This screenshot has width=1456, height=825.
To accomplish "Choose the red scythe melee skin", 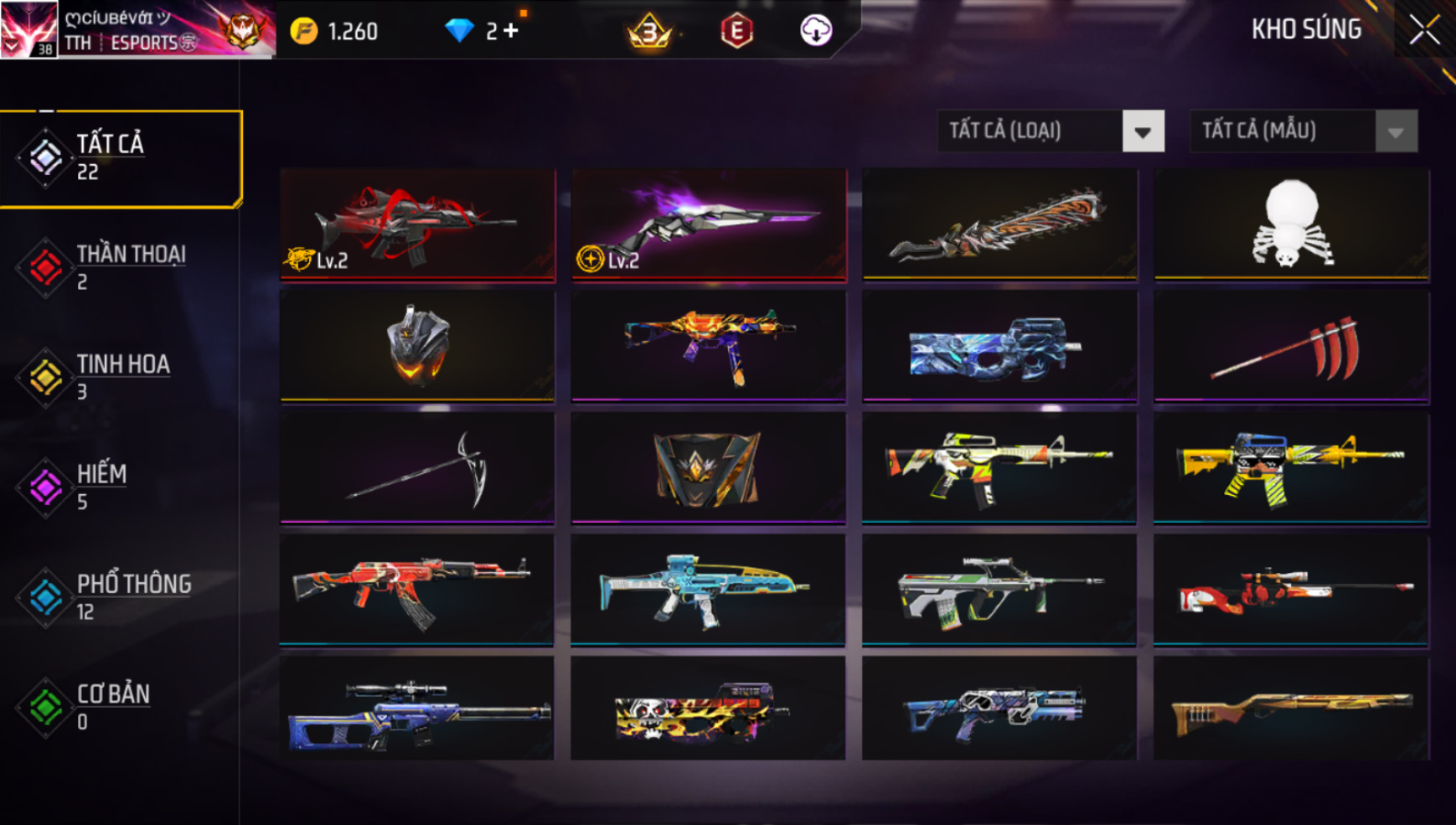I will tap(1291, 346).
